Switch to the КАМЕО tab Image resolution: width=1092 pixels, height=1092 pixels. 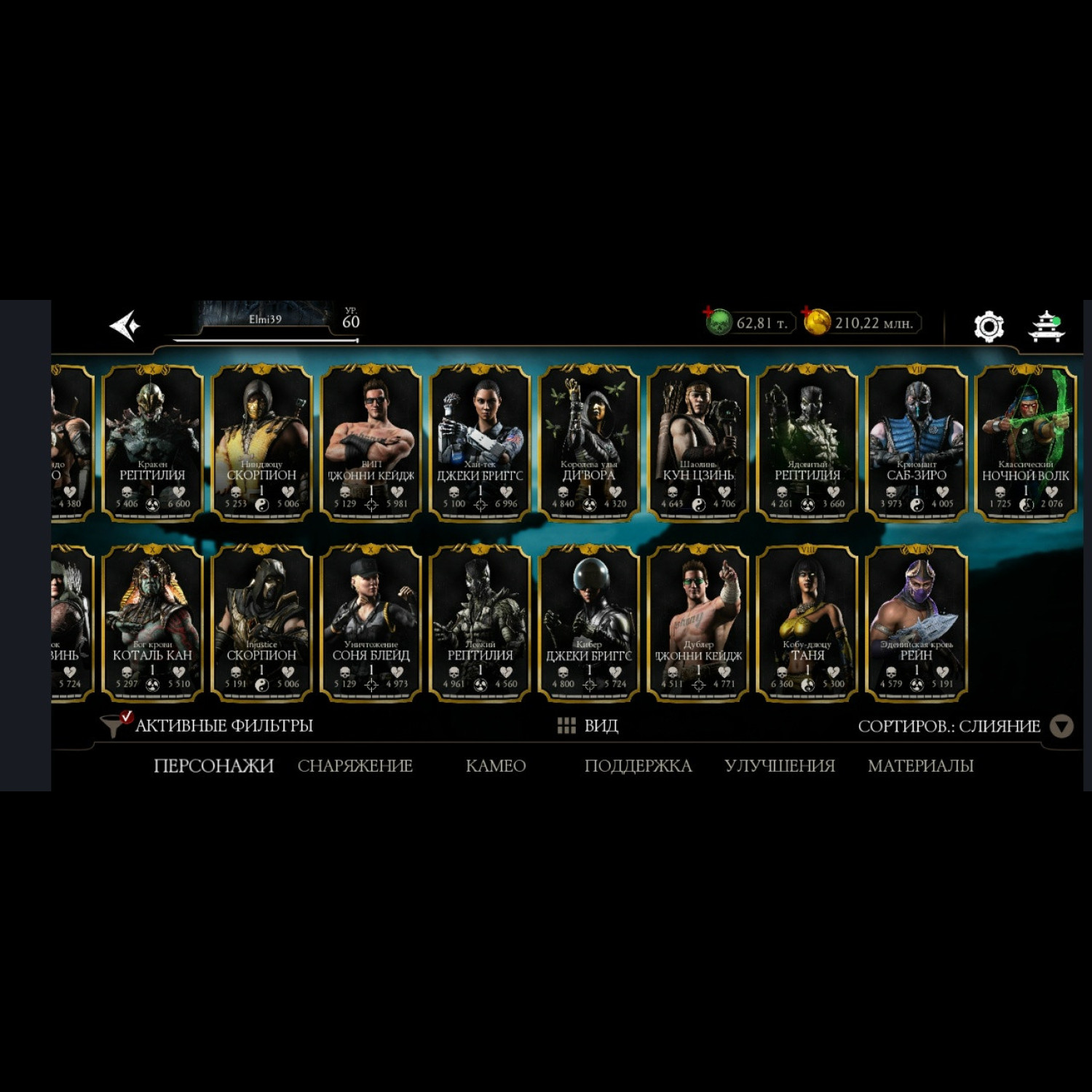point(496,766)
